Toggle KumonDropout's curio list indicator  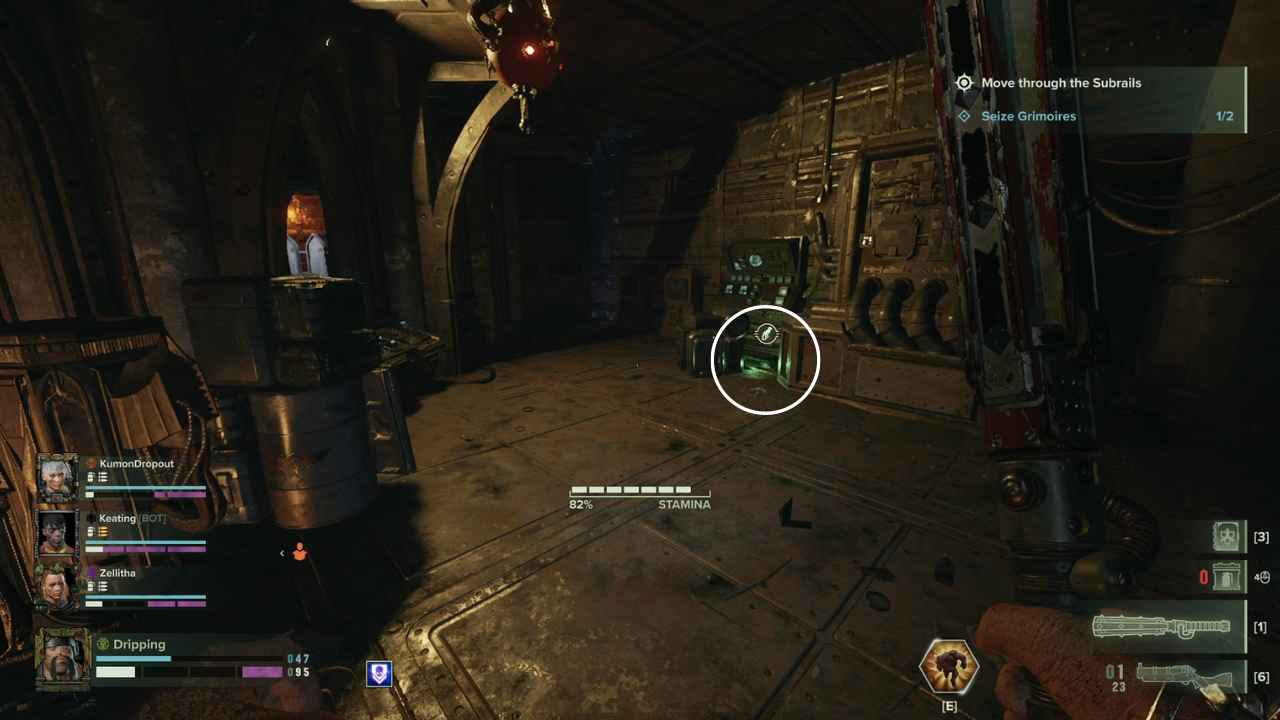104,477
